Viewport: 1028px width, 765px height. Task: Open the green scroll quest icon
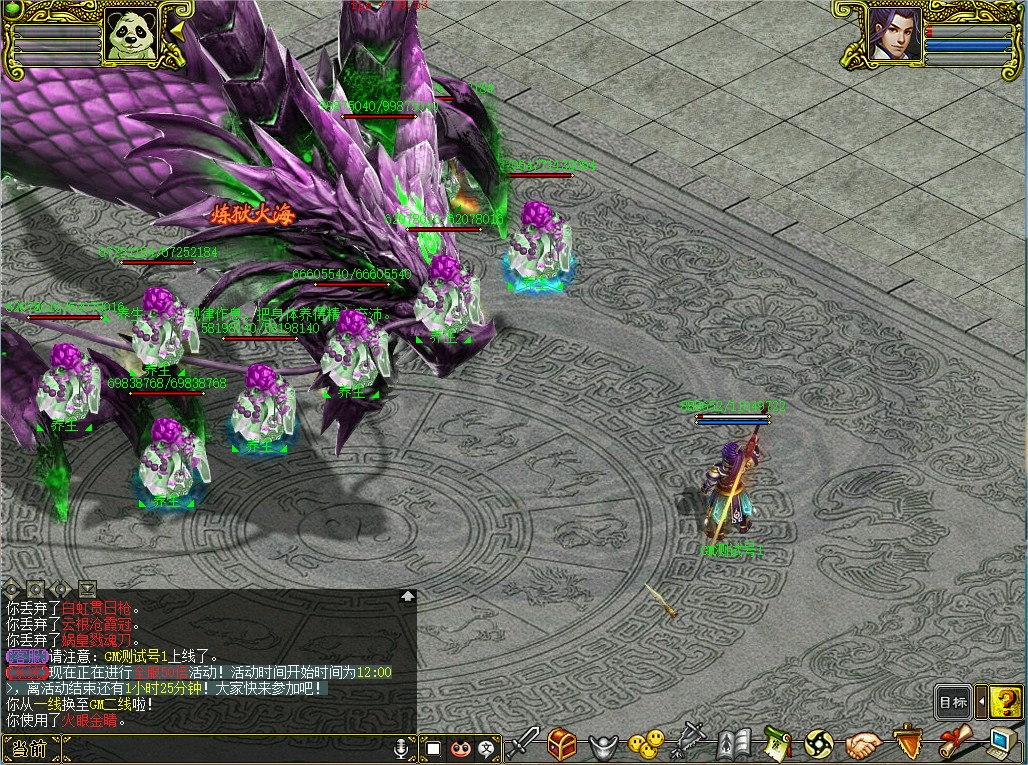click(x=777, y=744)
